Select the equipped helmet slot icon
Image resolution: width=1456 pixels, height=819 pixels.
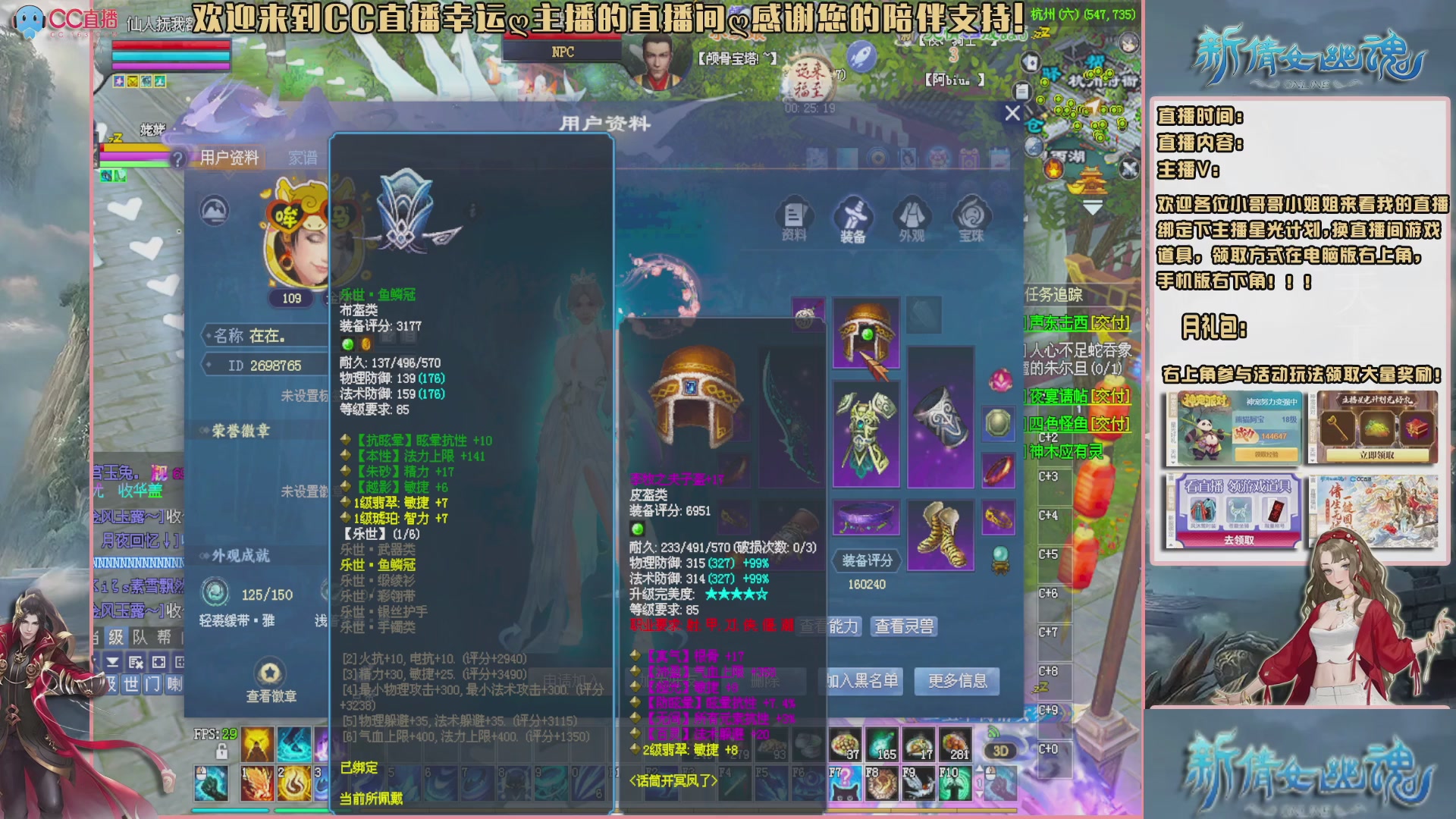click(x=867, y=331)
